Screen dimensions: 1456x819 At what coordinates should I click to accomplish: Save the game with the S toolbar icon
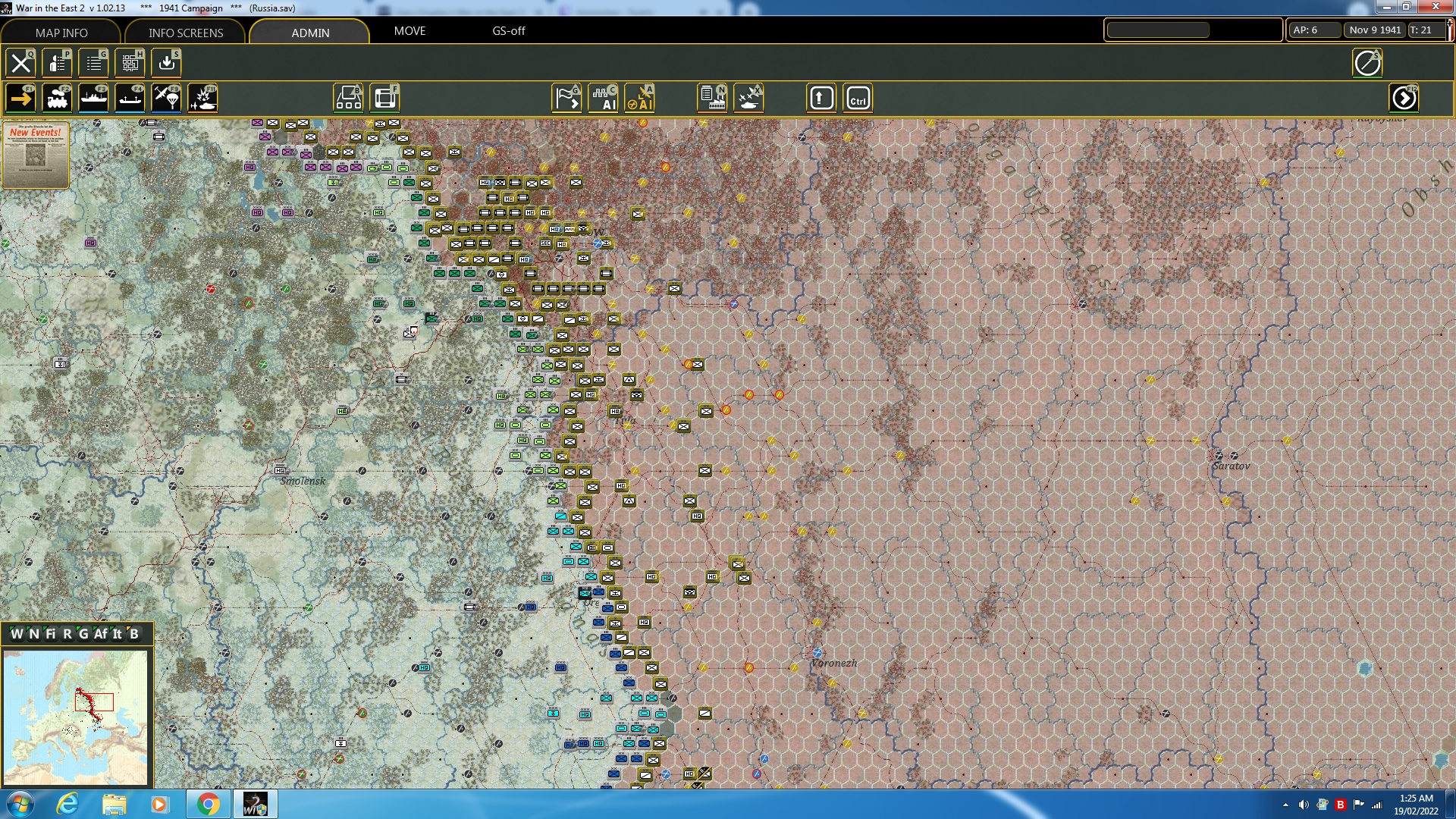click(166, 63)
